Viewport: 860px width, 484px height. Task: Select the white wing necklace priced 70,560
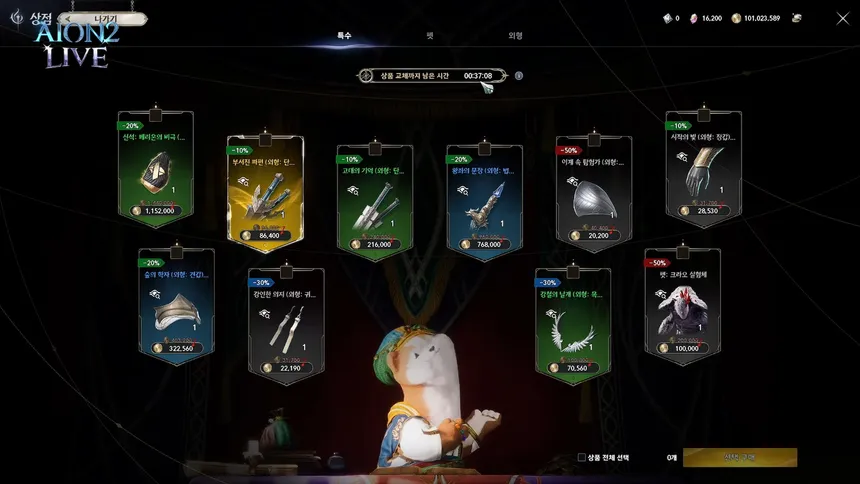pos(572,326)
